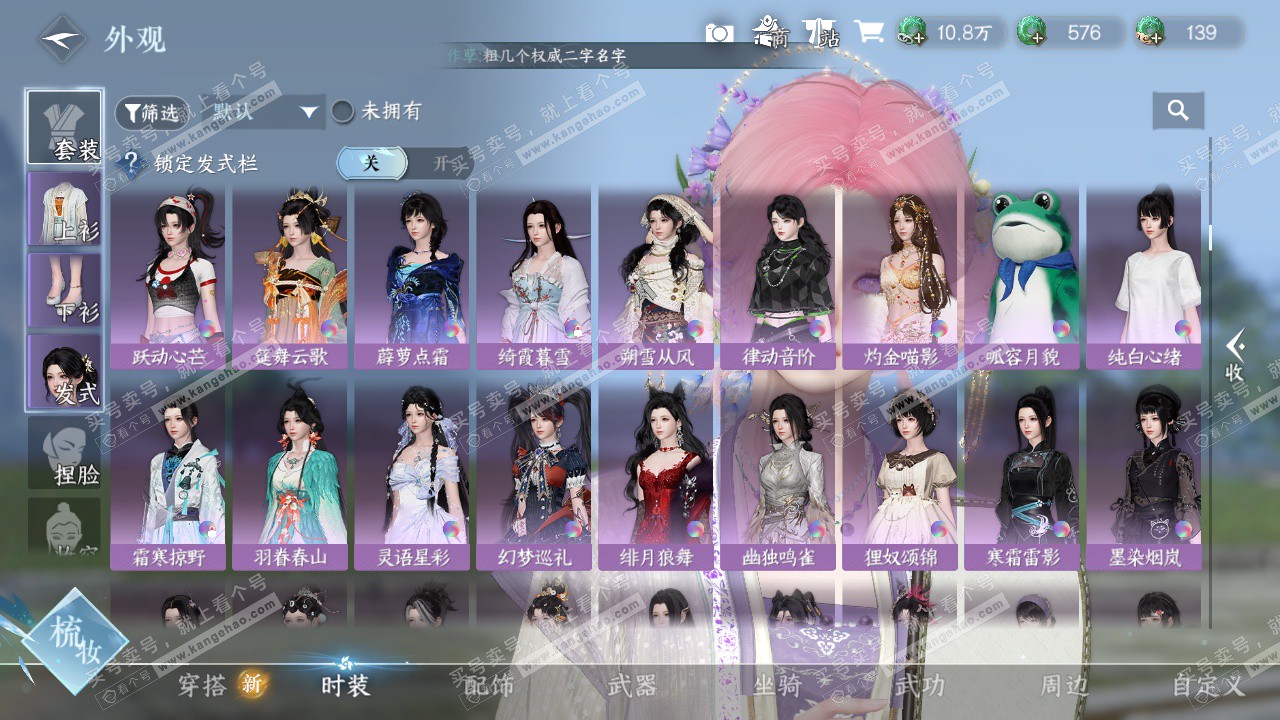Switch to the 配饰 accessories tab
Viewport: 1280px width, 720px height.
point(489,686)
